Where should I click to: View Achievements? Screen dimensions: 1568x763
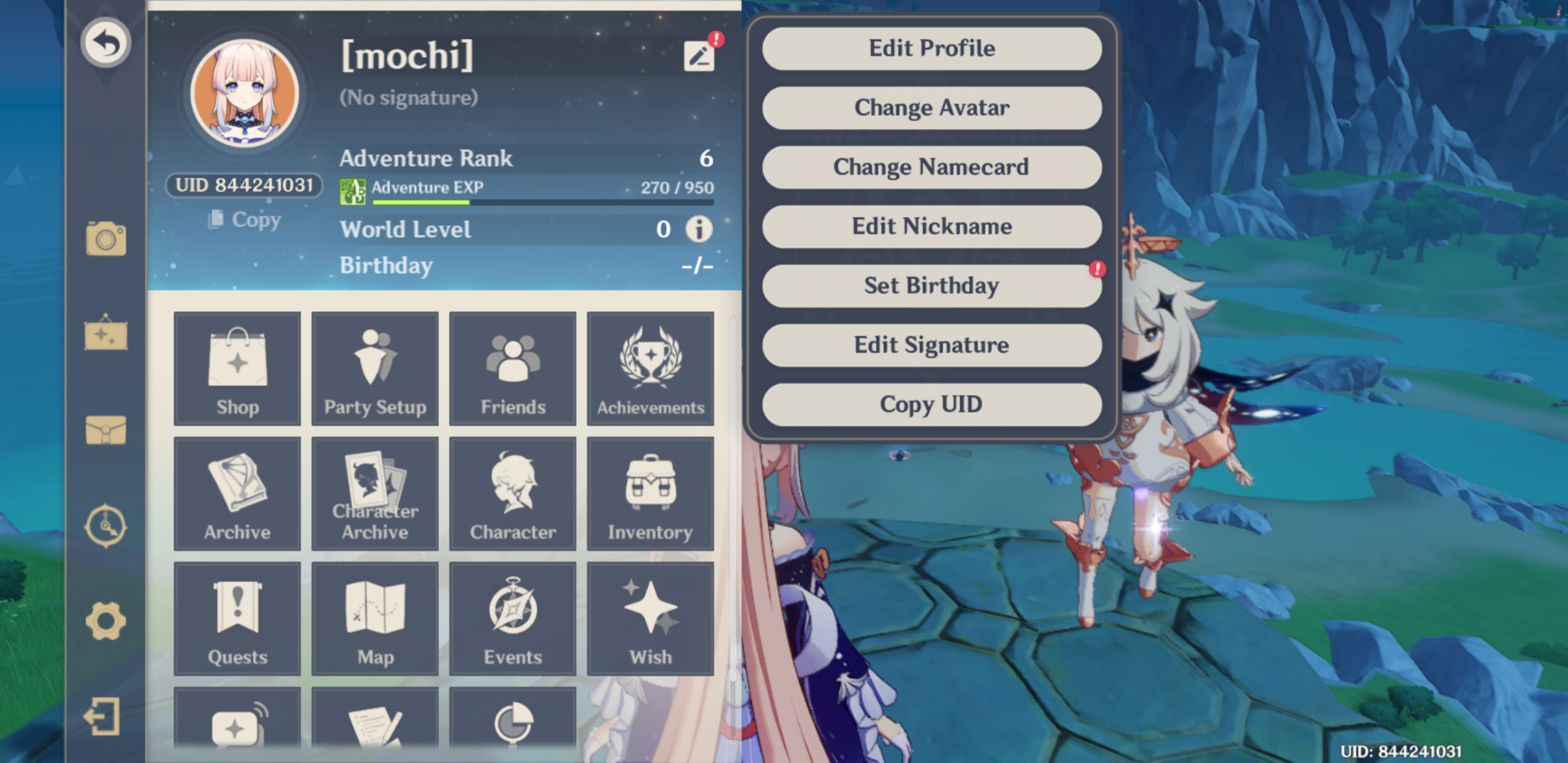pyautogui.click(x=650, y=369)
